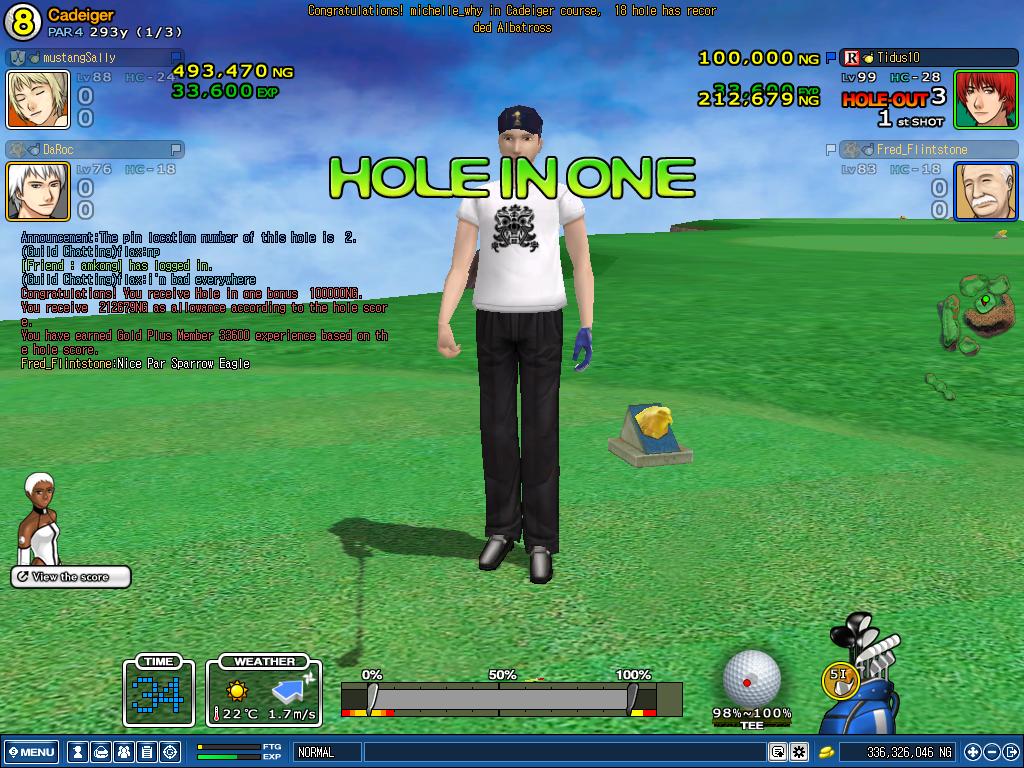Click the exit arrow button
Image resolution: width=1024 pixels, height=768 pixels.
coord(1010,752)
